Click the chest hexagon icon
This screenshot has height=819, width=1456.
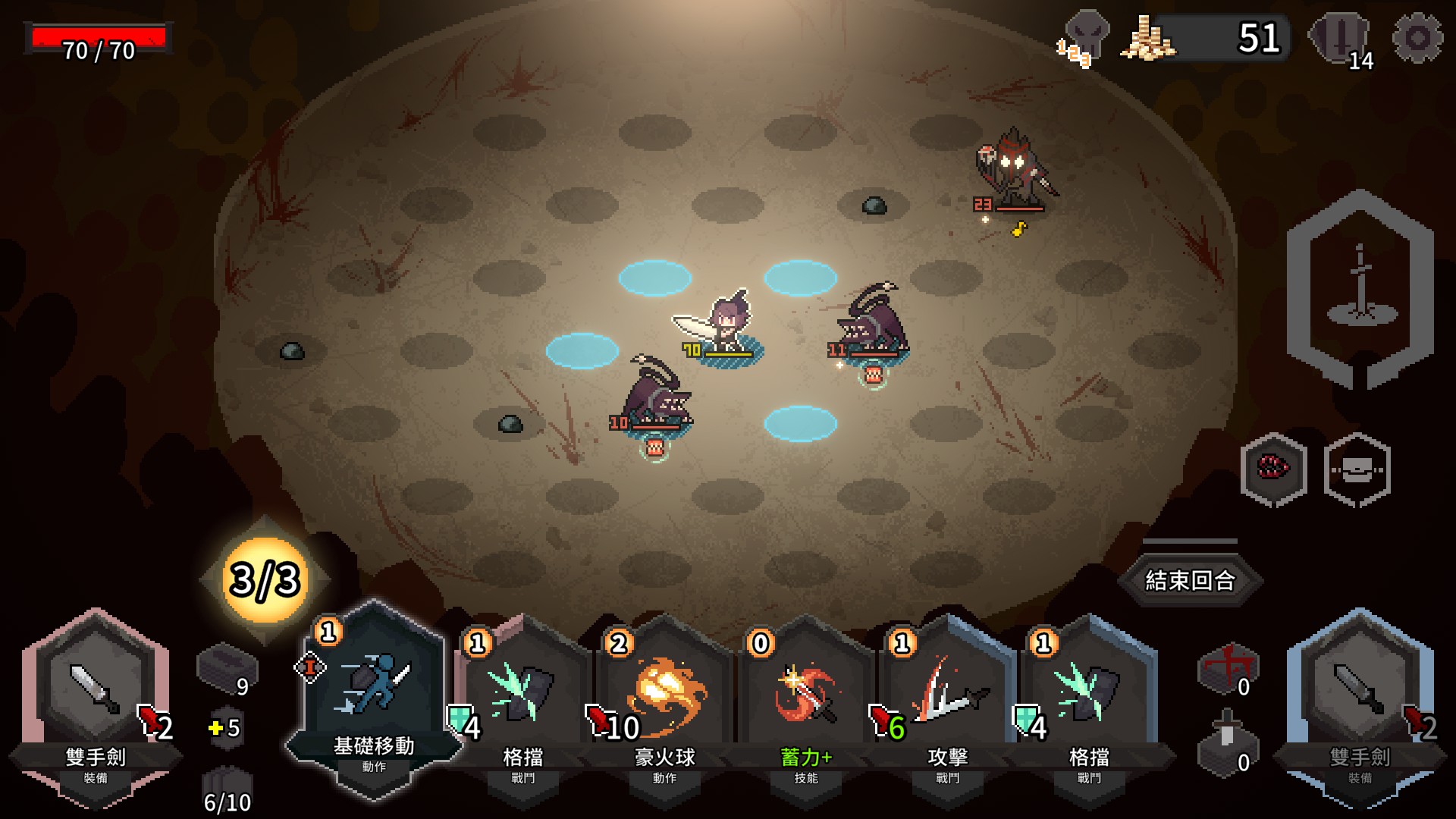pos(1357,469)
